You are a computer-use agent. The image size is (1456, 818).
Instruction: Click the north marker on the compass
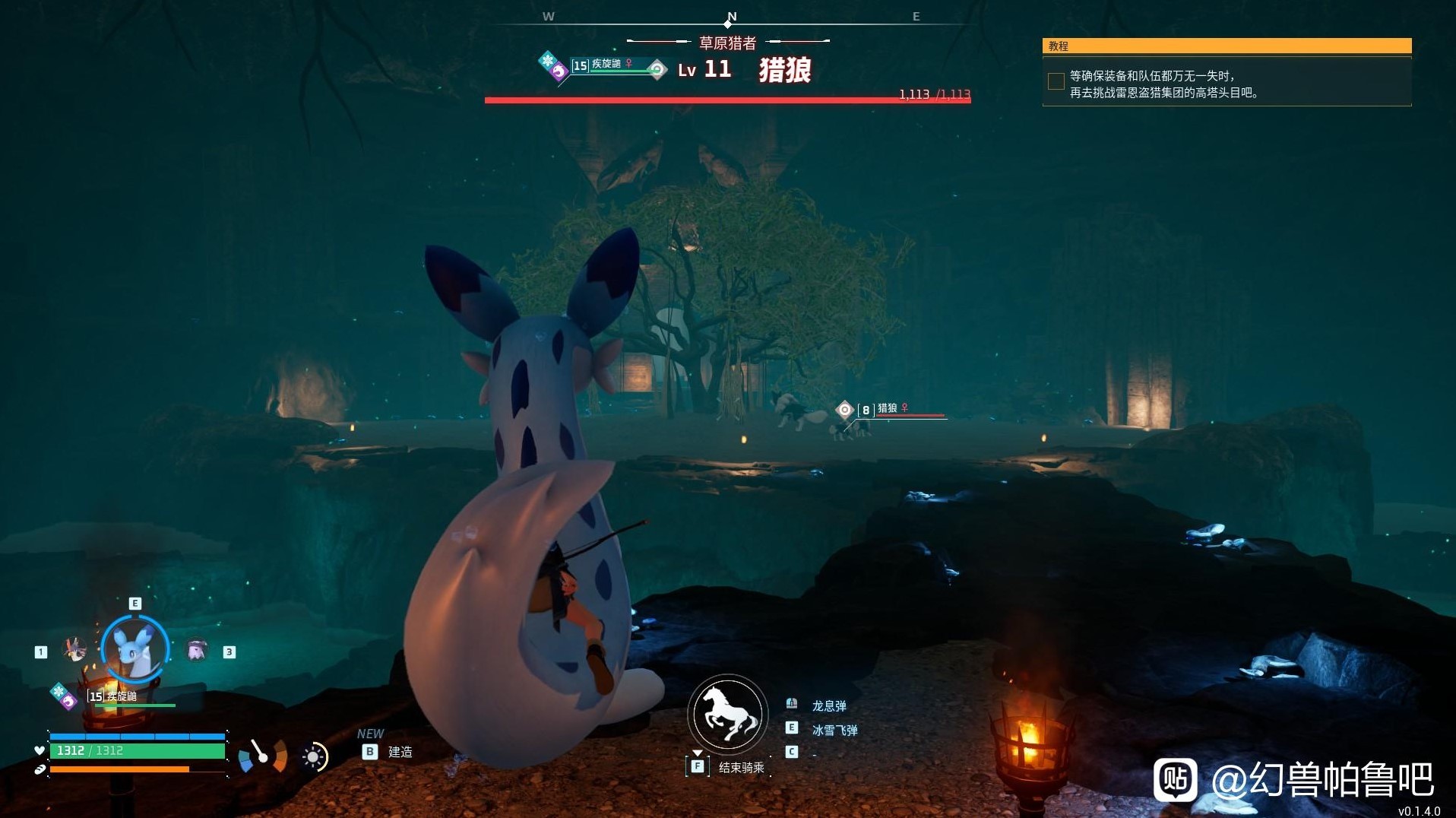[731, 17]
